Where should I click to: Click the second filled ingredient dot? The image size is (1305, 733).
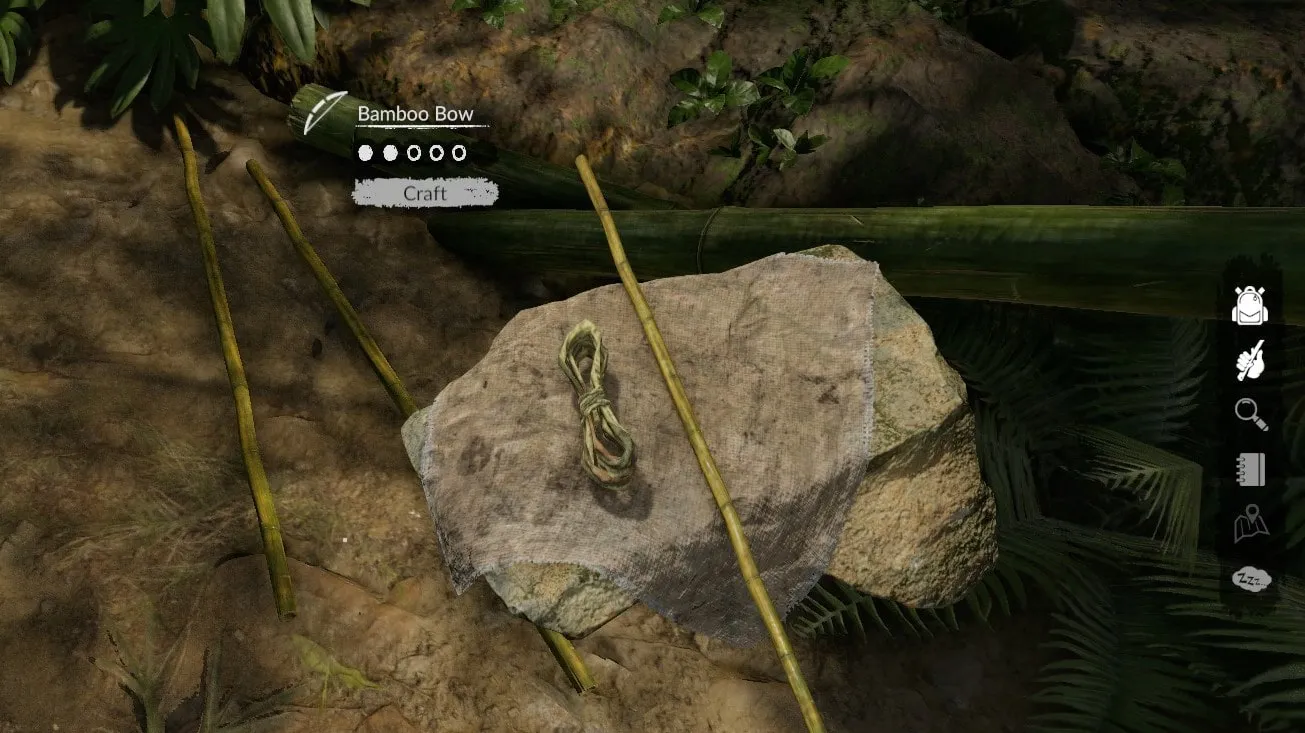[x=390, y=153]
